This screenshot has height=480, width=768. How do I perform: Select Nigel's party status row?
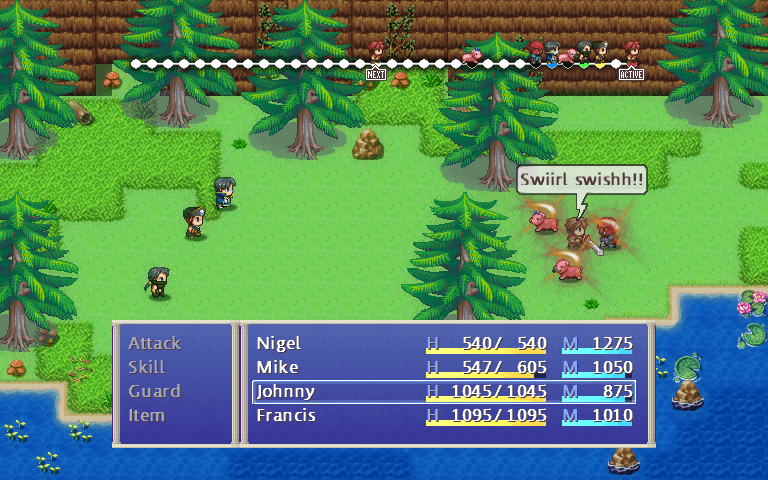pyautogui.click(x=443, y=343)
